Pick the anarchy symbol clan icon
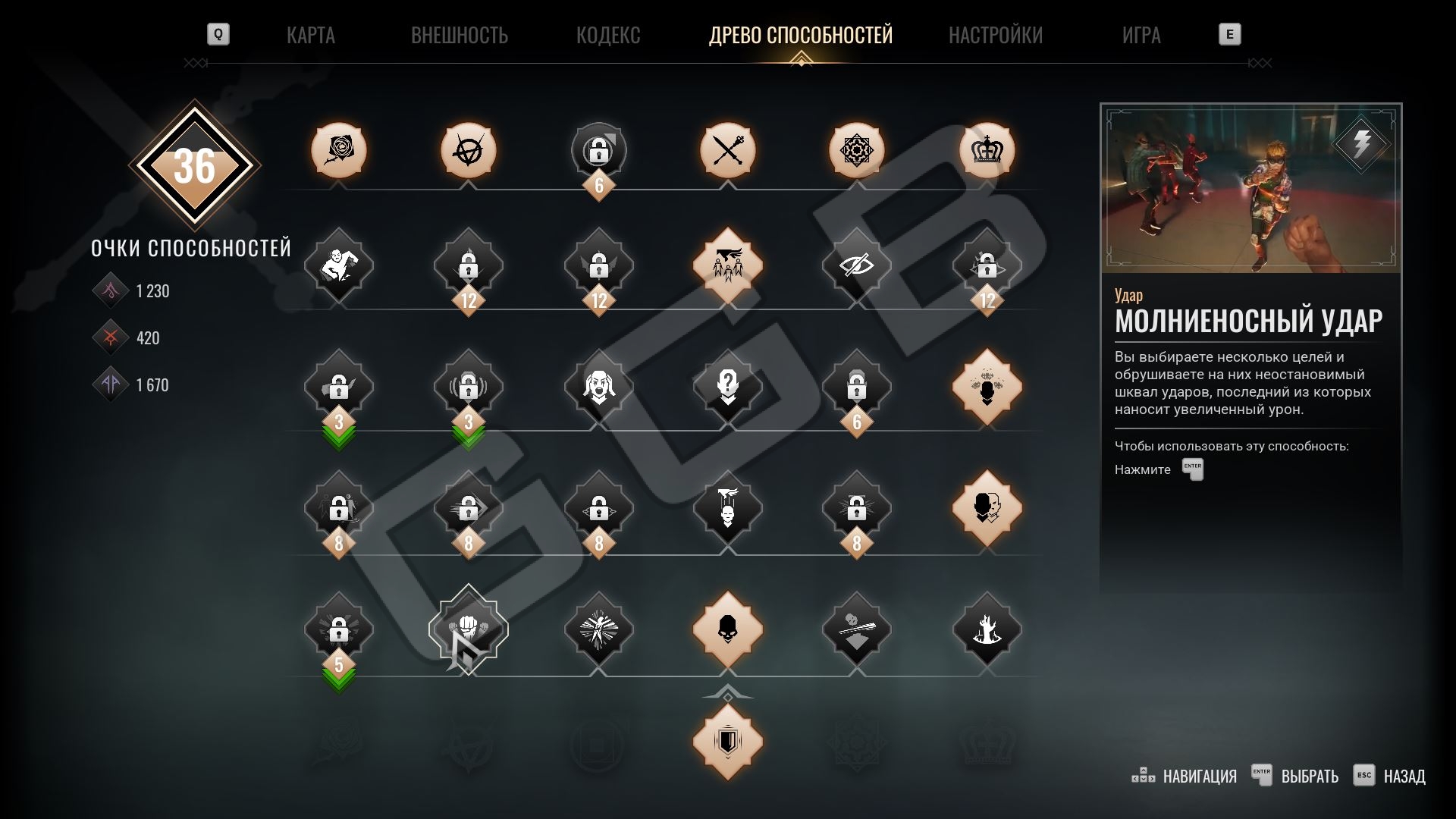 click(x=469, y=150)
